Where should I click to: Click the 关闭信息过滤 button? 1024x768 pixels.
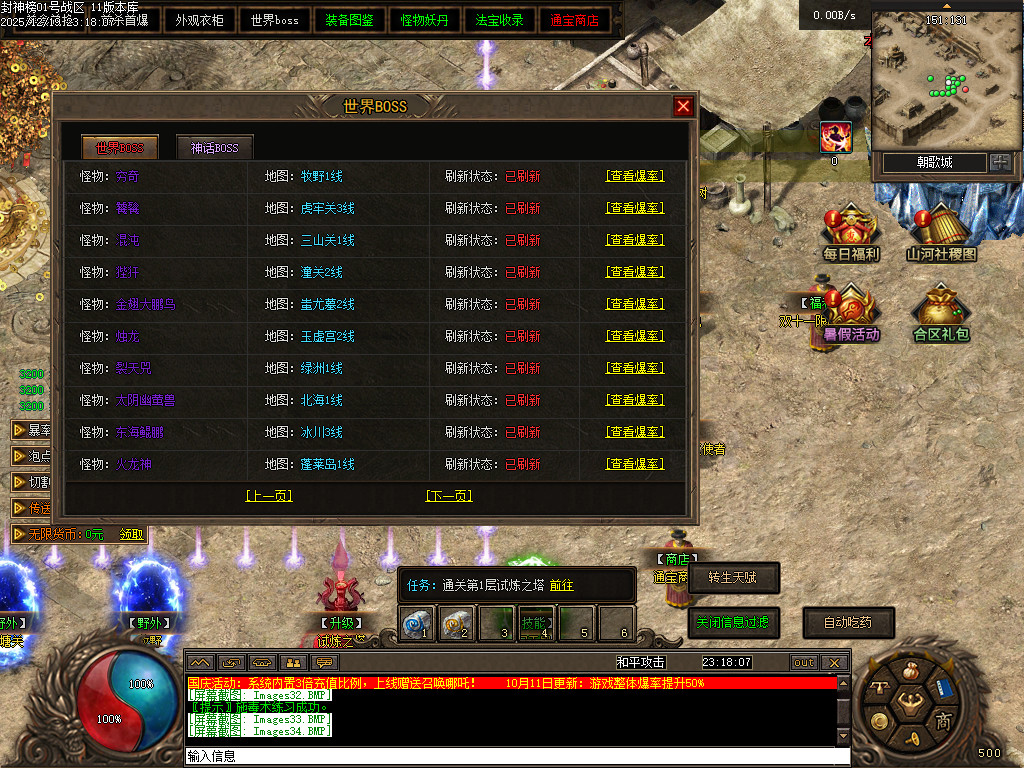(733, 622)
